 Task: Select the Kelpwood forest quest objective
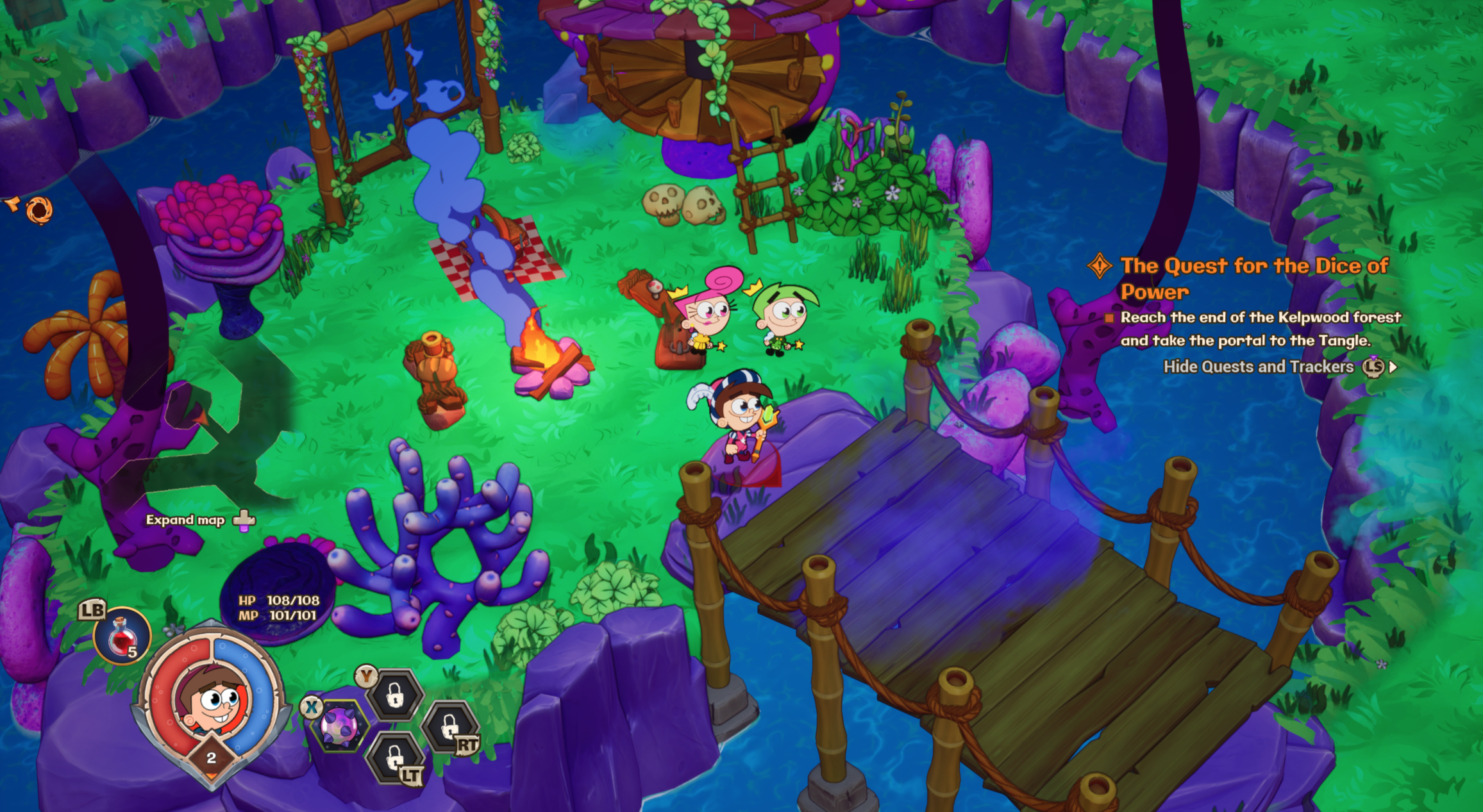[1260, 329]
